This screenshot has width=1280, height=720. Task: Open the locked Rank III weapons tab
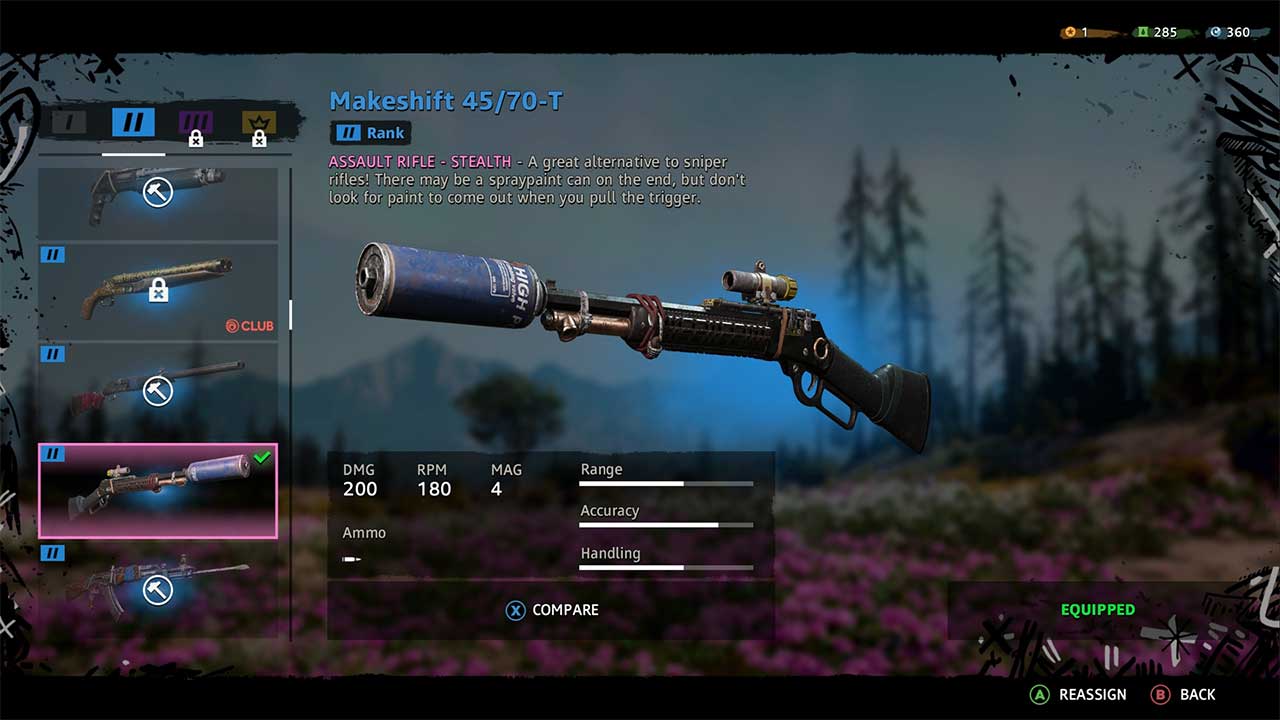197,121
